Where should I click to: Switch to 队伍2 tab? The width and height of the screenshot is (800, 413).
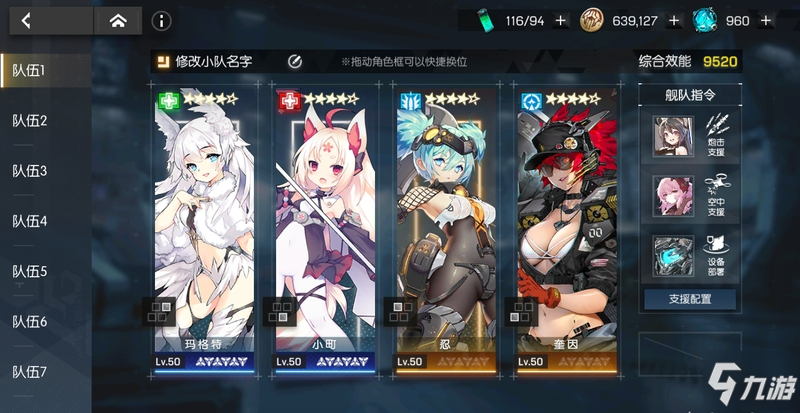click(x=30, y=121)
